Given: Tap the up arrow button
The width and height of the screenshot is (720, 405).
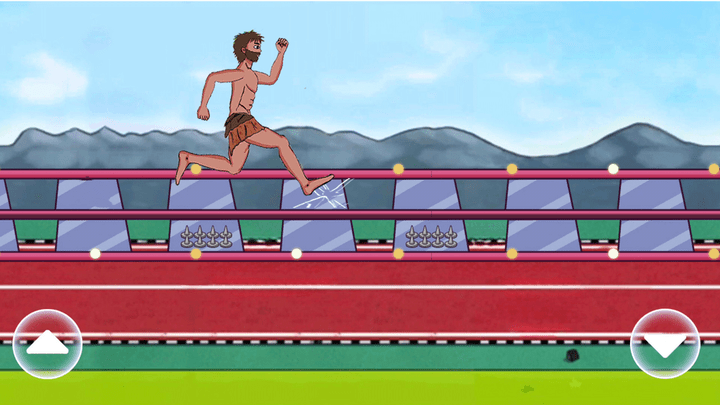Looking at the screenshot, I should [x=47, y=344].
